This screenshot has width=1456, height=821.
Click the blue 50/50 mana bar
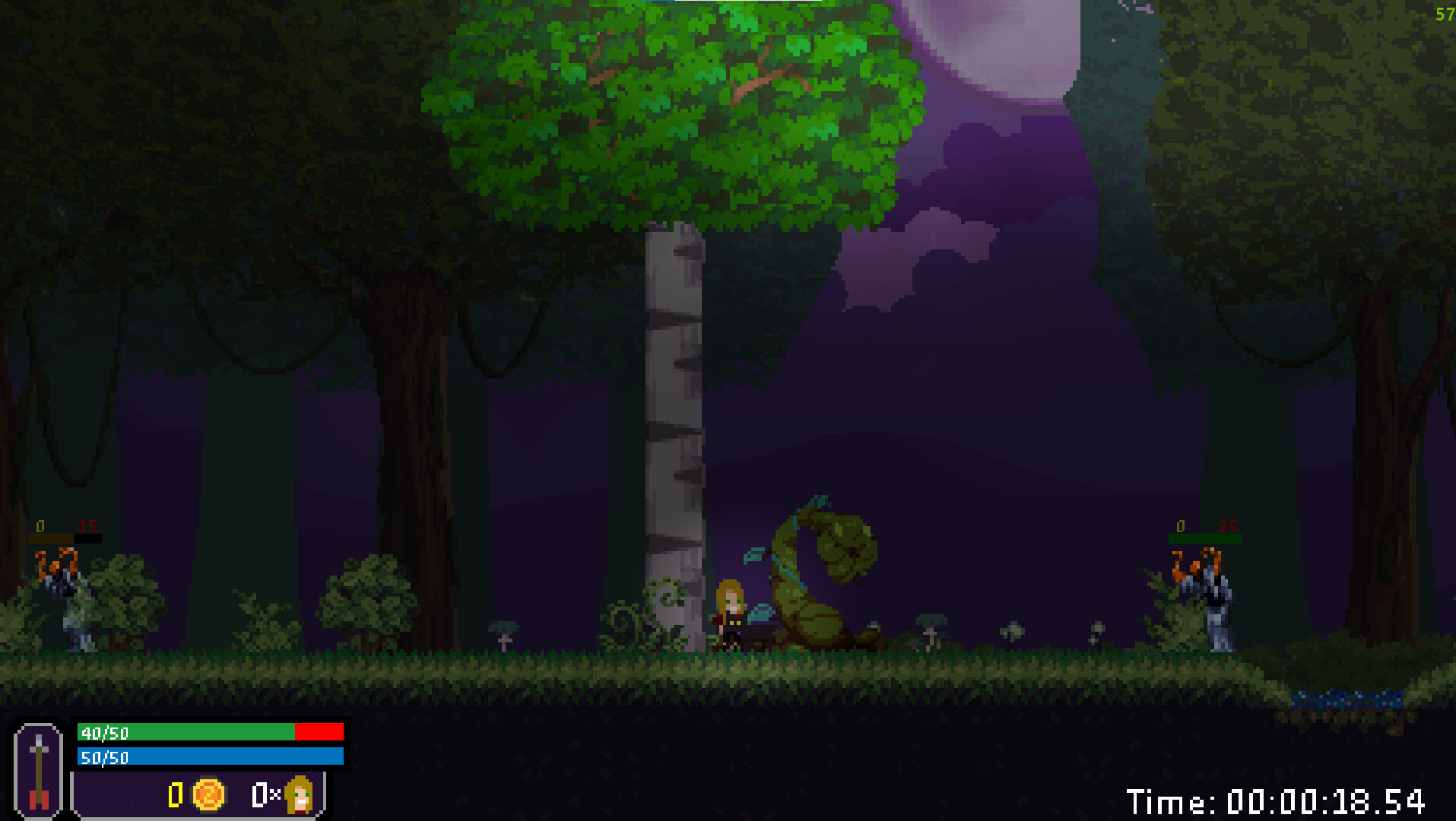click(209, 757)
